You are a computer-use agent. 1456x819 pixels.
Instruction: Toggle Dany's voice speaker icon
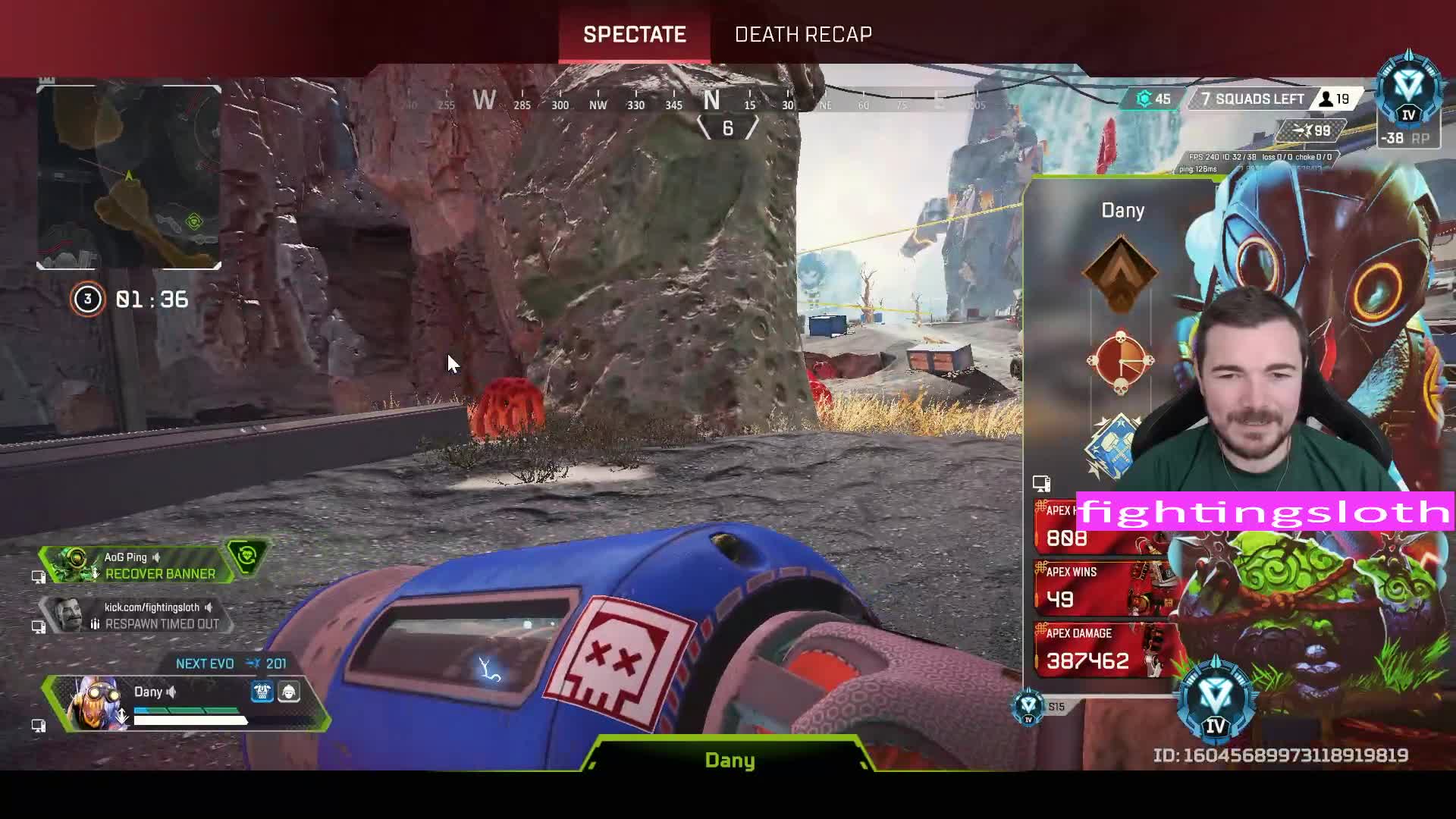point(172,692)
